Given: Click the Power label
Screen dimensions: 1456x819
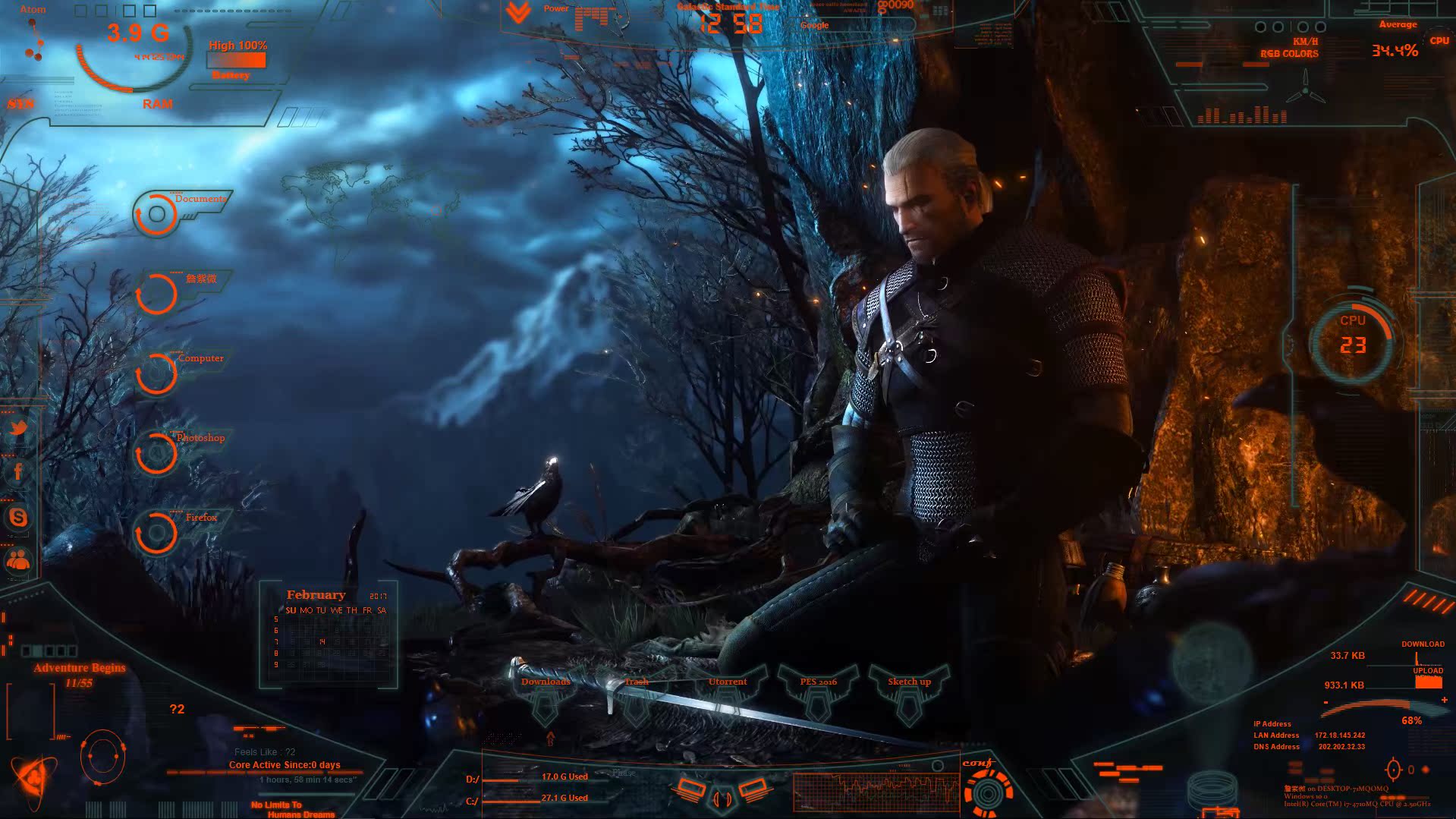Looking at the screenshot, I should click(556, 8).
